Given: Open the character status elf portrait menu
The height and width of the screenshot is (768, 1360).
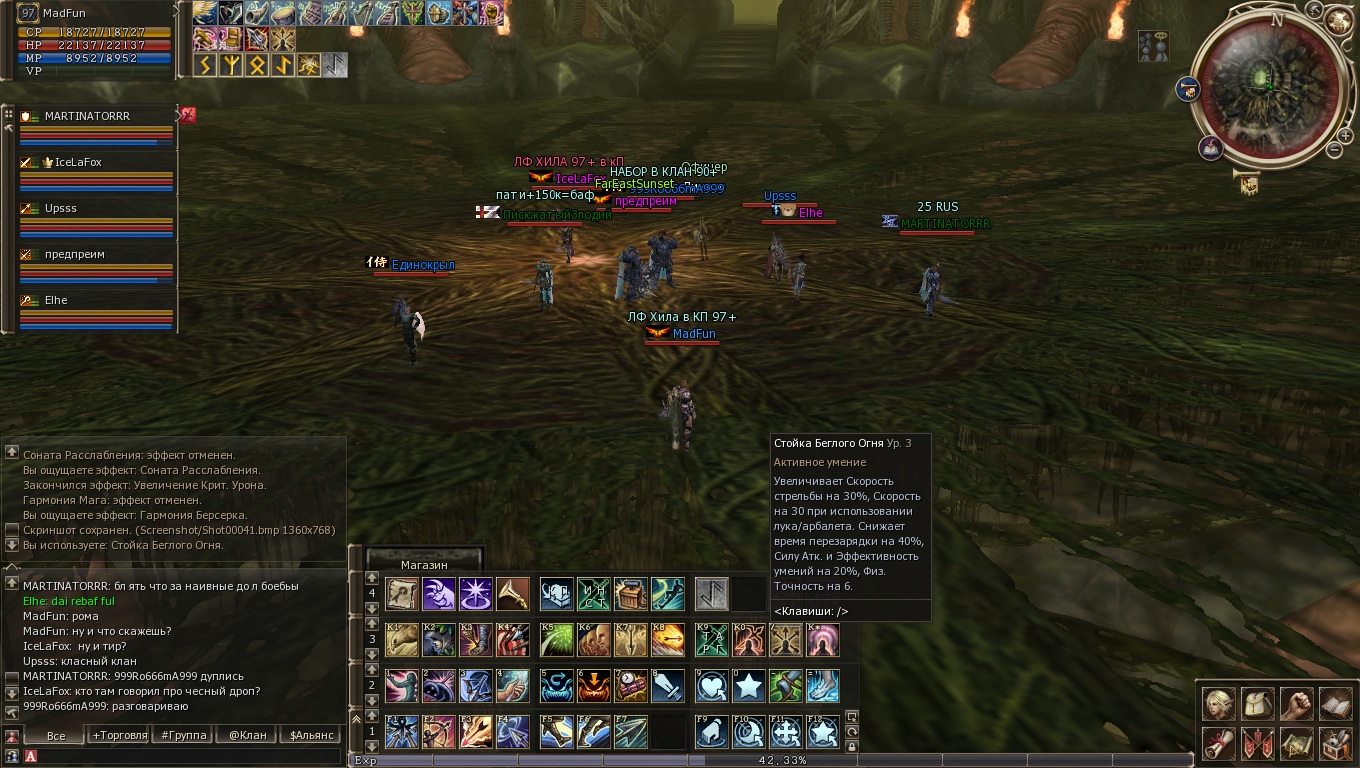Looking at the screenshot, I should coord(1218,704).
